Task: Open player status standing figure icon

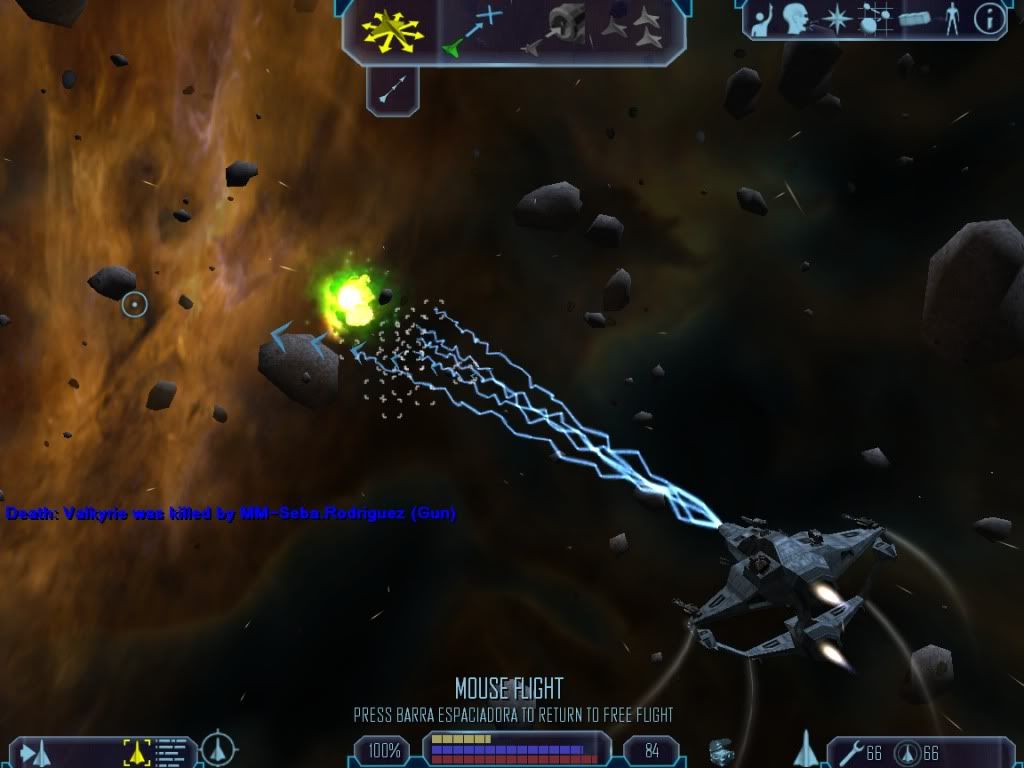Action: (x=951, y=18)
